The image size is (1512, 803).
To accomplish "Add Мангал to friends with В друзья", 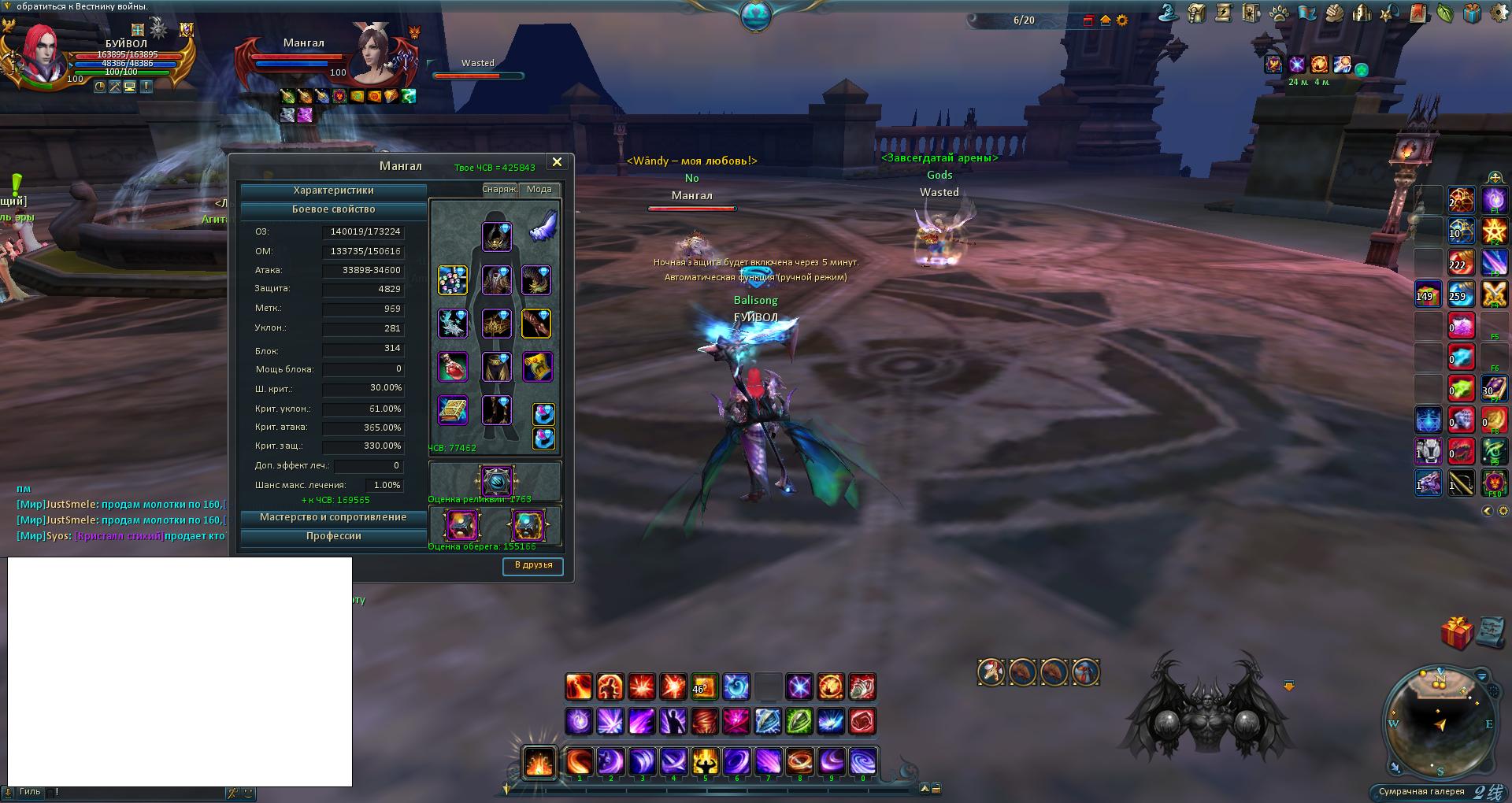I will pos(533,566).
